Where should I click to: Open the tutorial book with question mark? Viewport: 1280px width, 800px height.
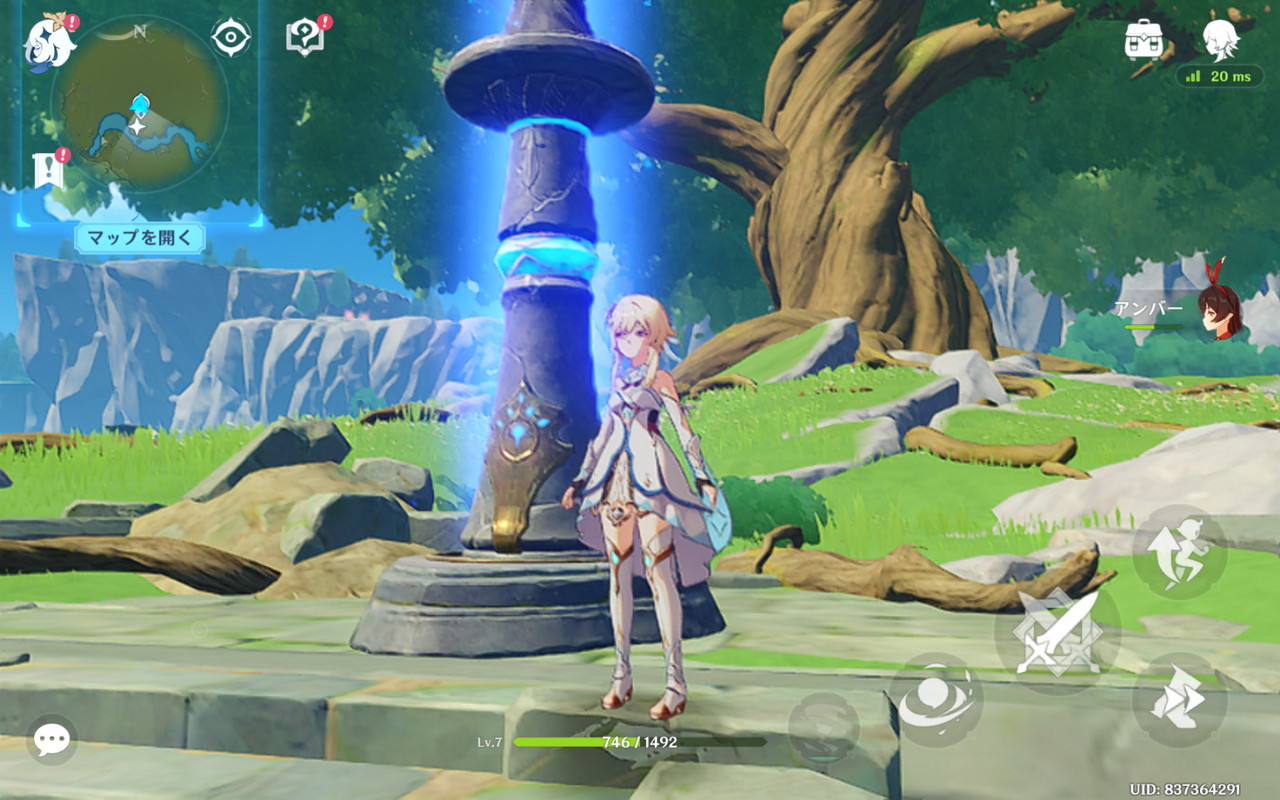pos(305,38)
